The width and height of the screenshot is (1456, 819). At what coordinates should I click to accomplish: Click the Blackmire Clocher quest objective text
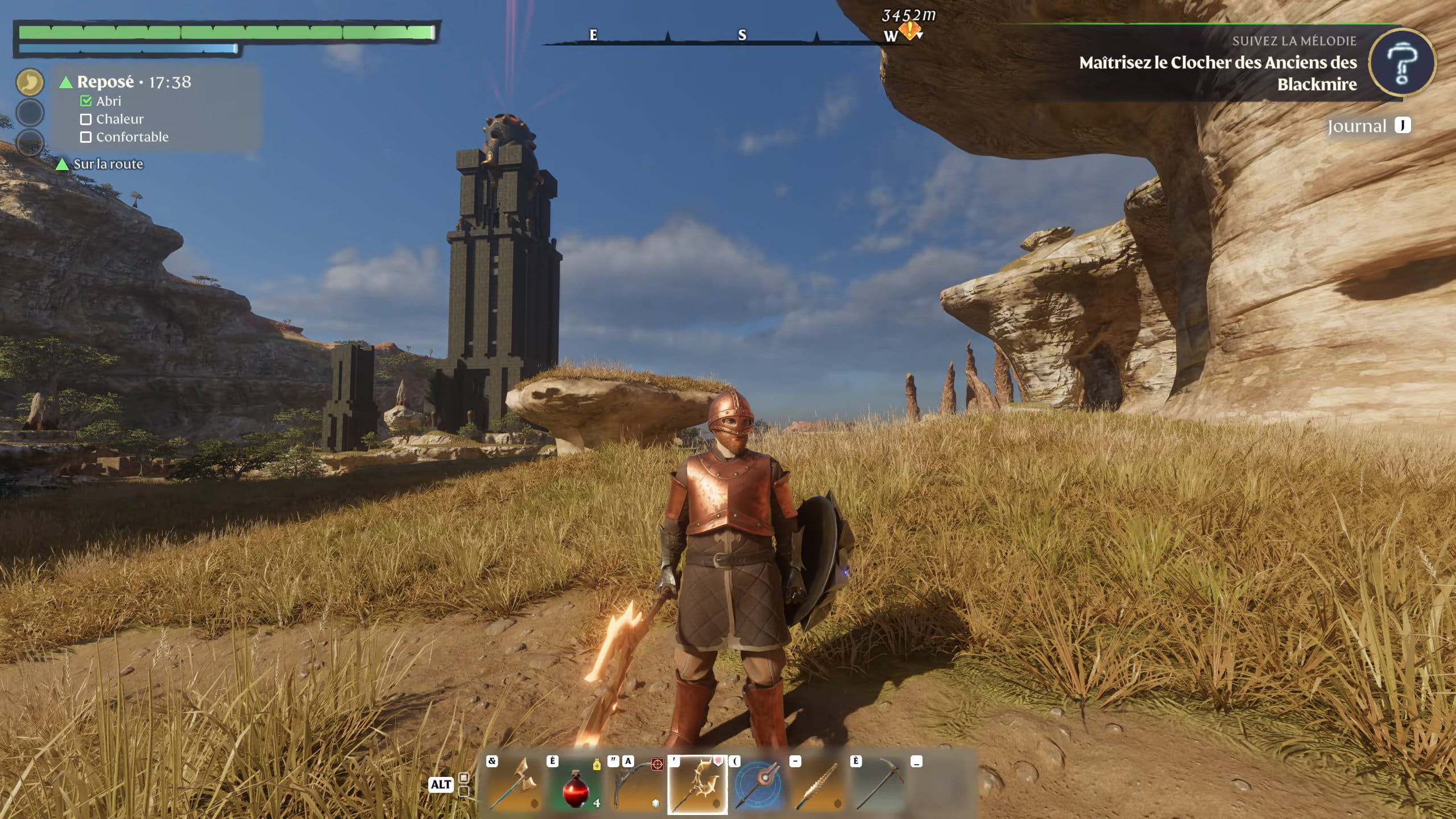[1218, 73]
